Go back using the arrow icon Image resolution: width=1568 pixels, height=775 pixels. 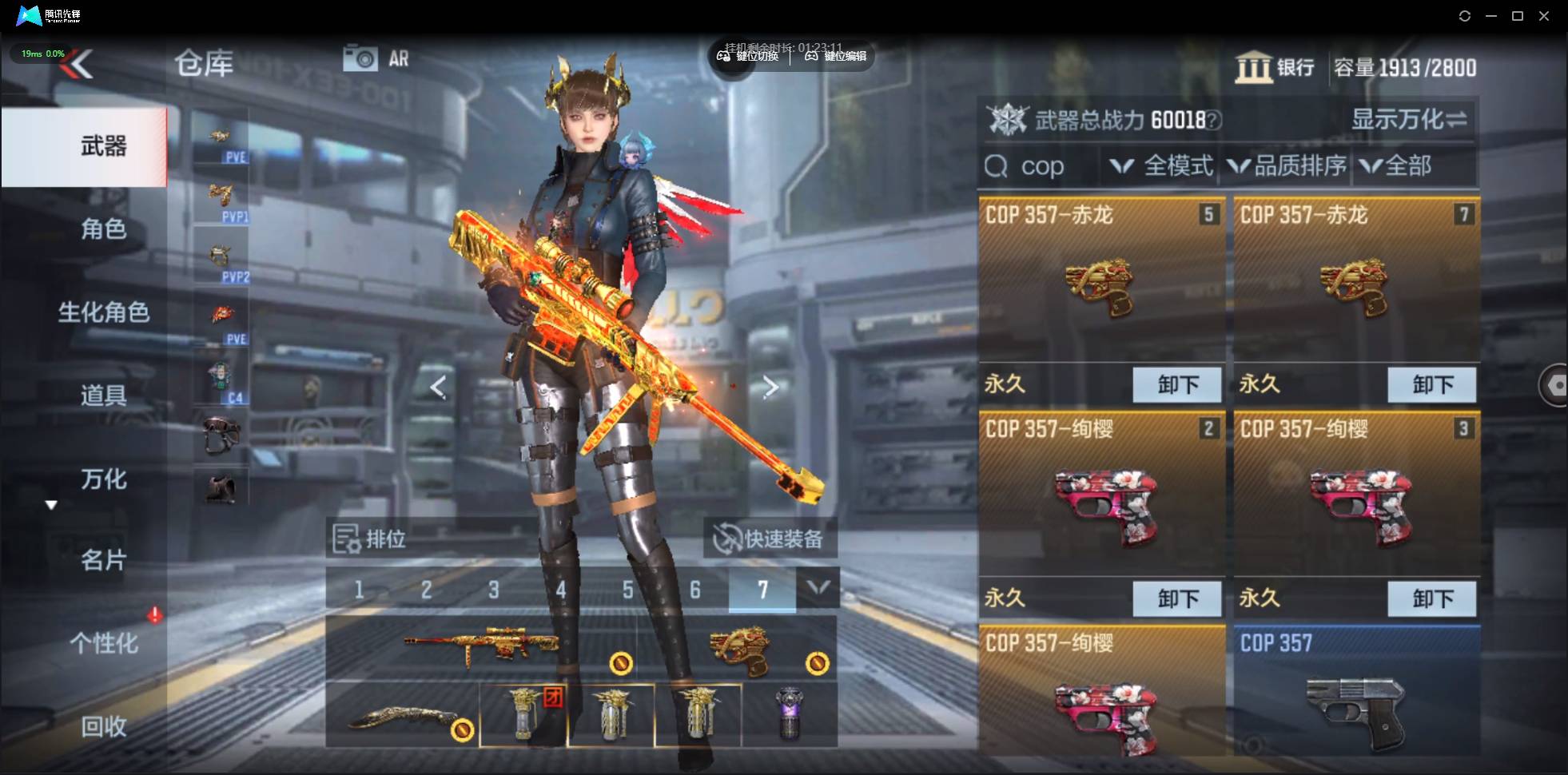78,64
